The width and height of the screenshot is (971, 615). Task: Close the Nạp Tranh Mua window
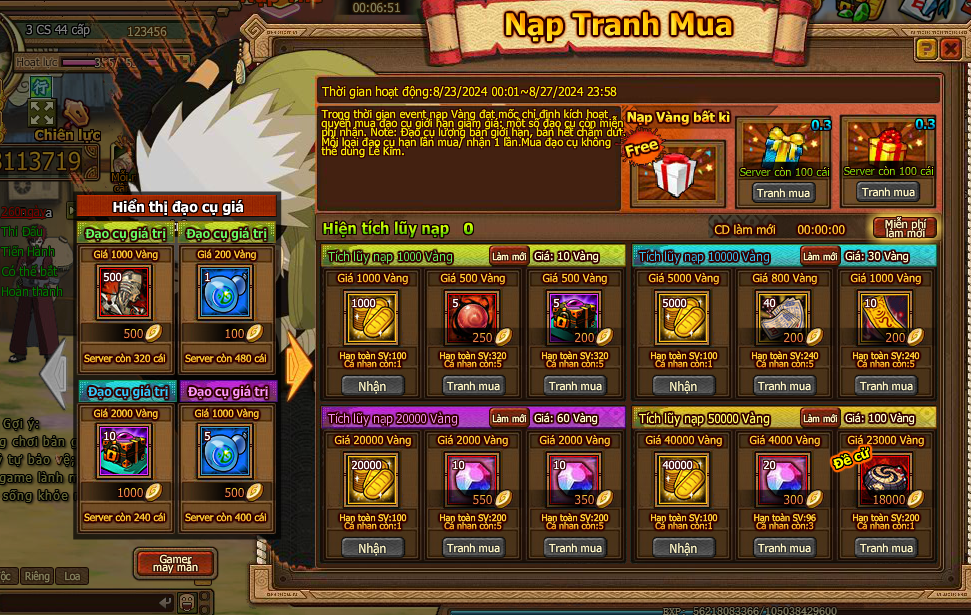pos(950,49)
